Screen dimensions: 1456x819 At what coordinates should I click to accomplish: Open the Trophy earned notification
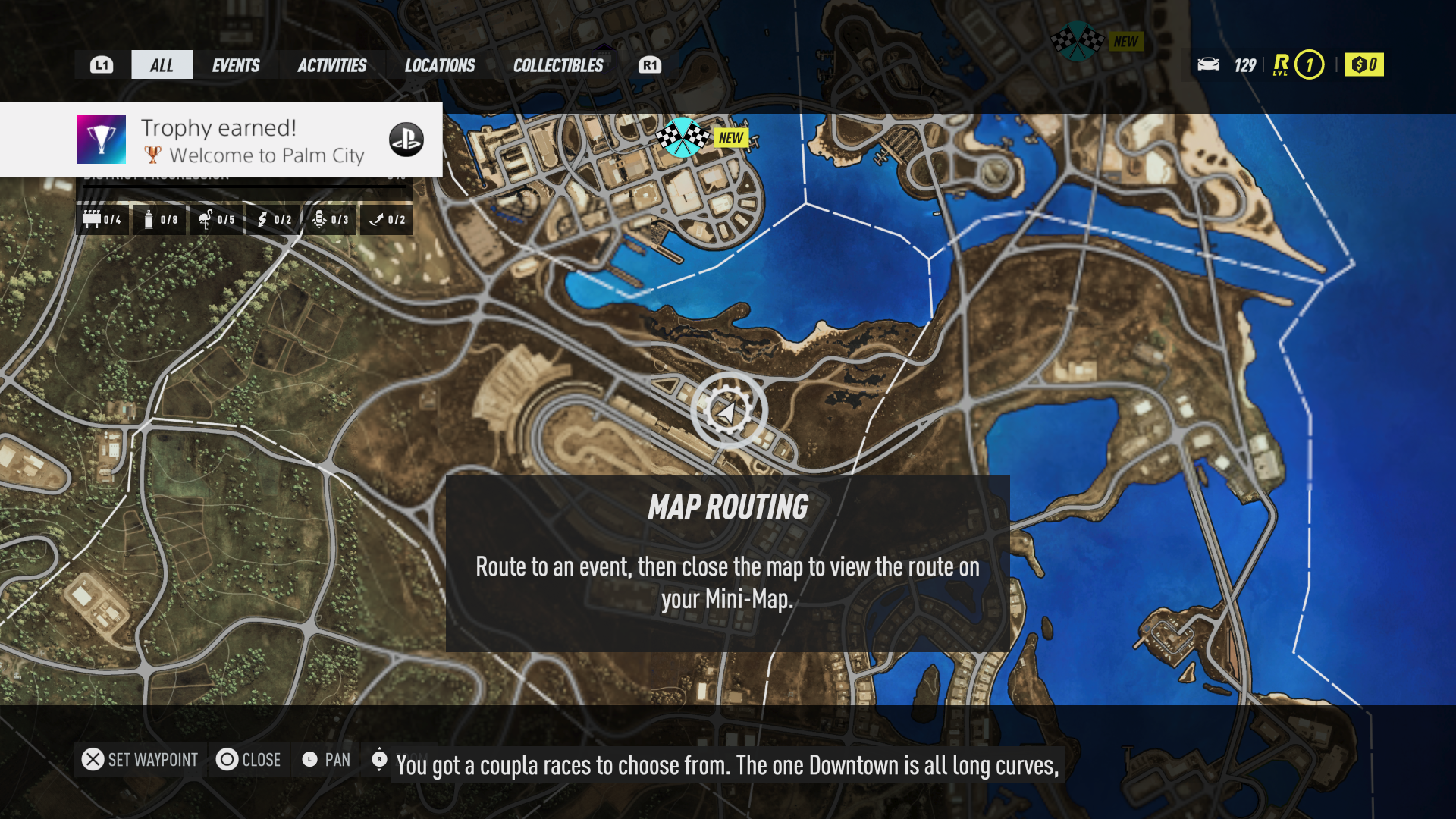pyautogui.click(x=221, y=140)
